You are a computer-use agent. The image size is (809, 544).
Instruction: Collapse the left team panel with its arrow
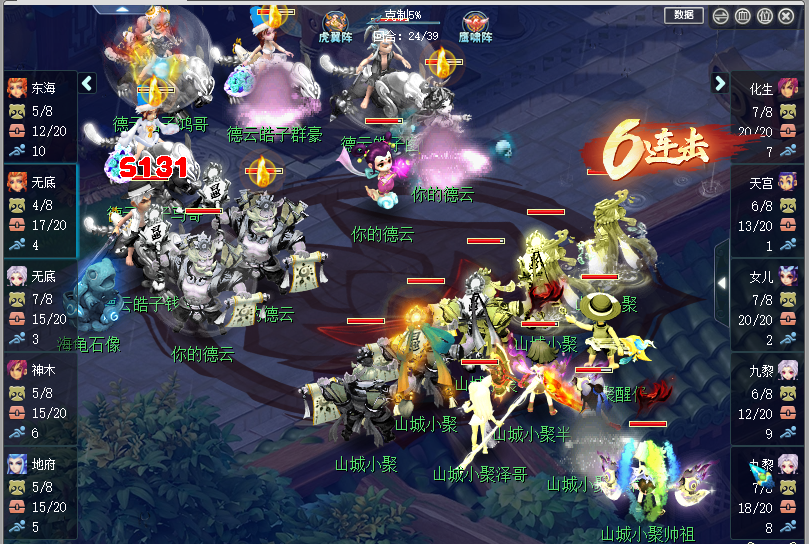[87, 84]
